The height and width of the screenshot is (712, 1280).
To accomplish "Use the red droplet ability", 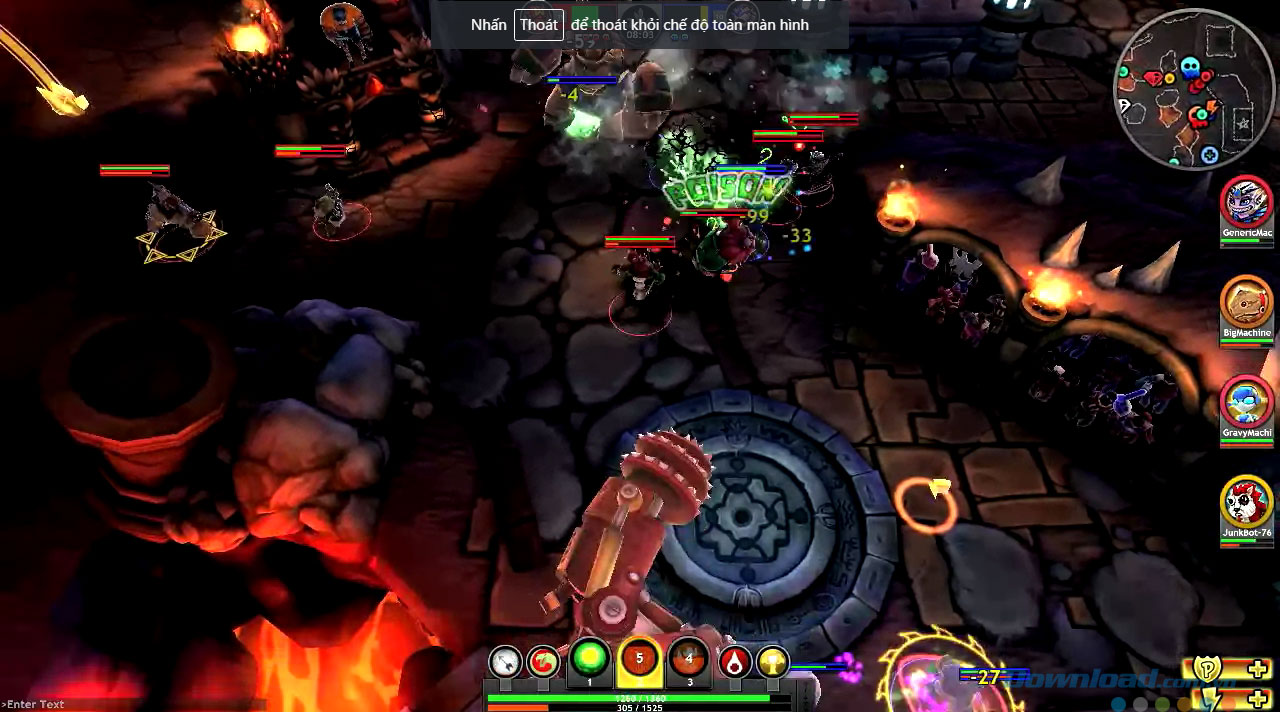I will 735,662.
